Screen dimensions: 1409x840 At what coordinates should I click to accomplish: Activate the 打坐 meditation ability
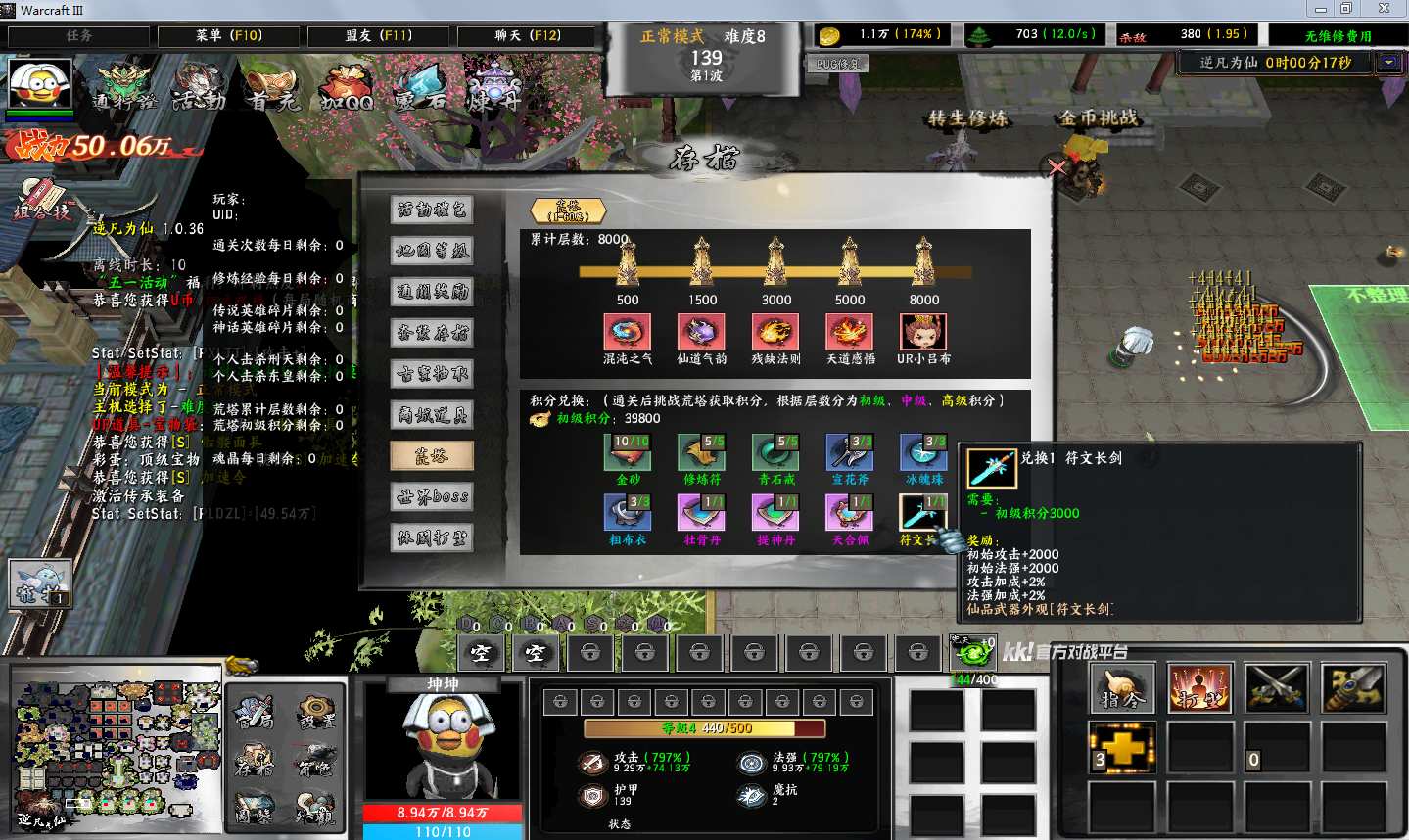[x=1198, y=689]
